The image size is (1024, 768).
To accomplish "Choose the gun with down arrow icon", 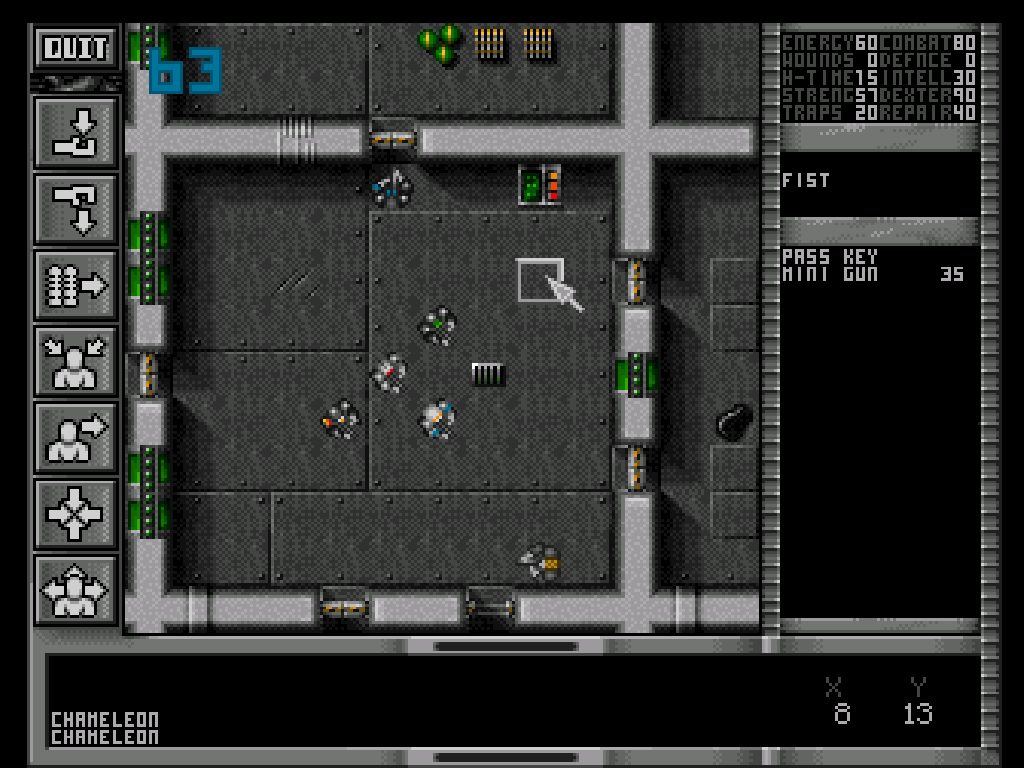I will coord(76,210).
